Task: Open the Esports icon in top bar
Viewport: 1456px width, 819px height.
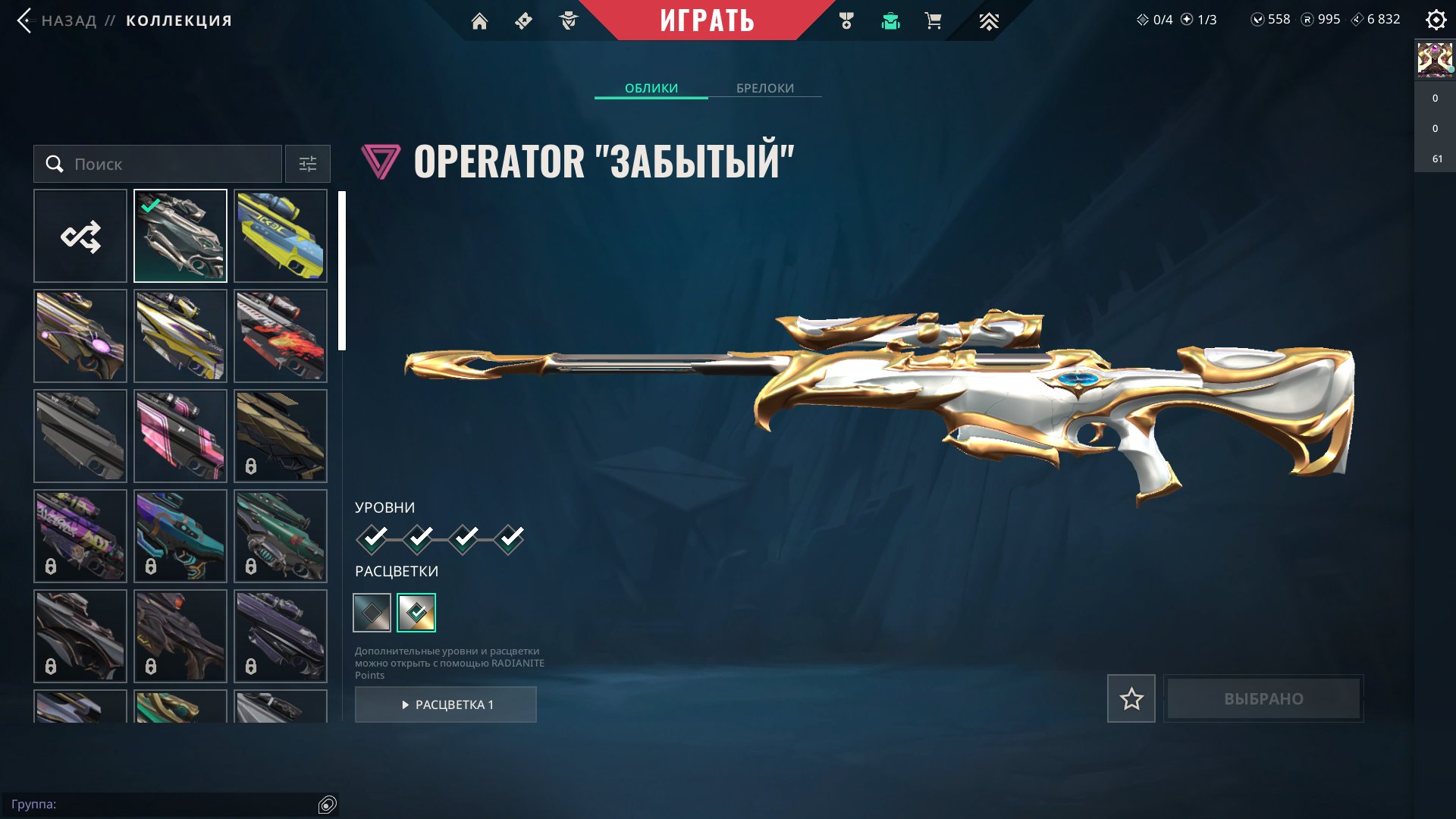Action: pyautogui.click(x=988, y=20)
